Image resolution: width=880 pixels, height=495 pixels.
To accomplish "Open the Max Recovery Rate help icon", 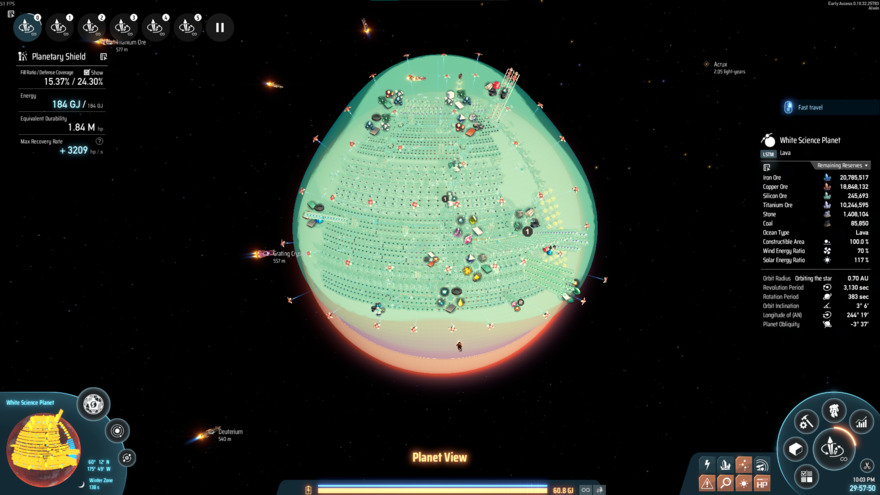I will (99, 141).
